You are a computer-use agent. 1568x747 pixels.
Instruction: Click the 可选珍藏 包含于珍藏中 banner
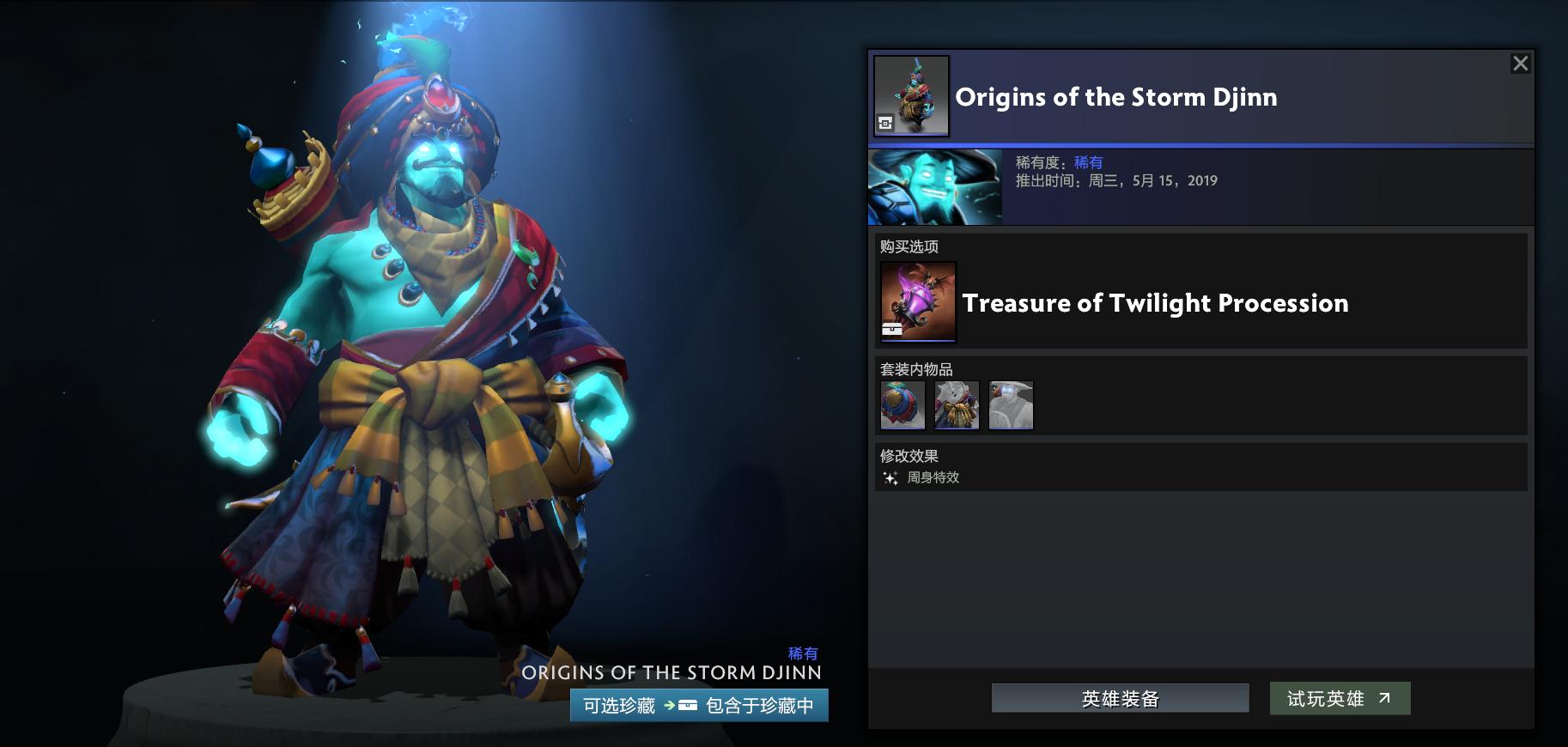(x=696, y=706)
